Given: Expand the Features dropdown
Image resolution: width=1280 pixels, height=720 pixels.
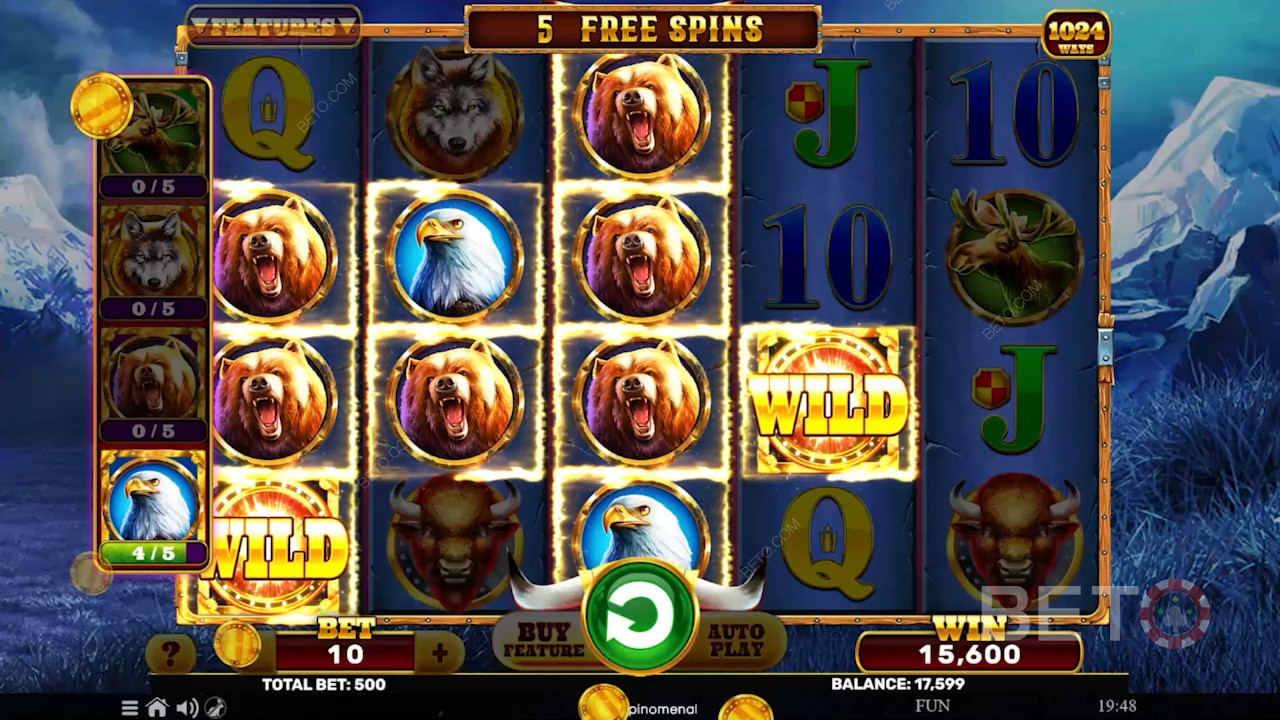Looking at the screenshot, I should [x=274, y=27].
